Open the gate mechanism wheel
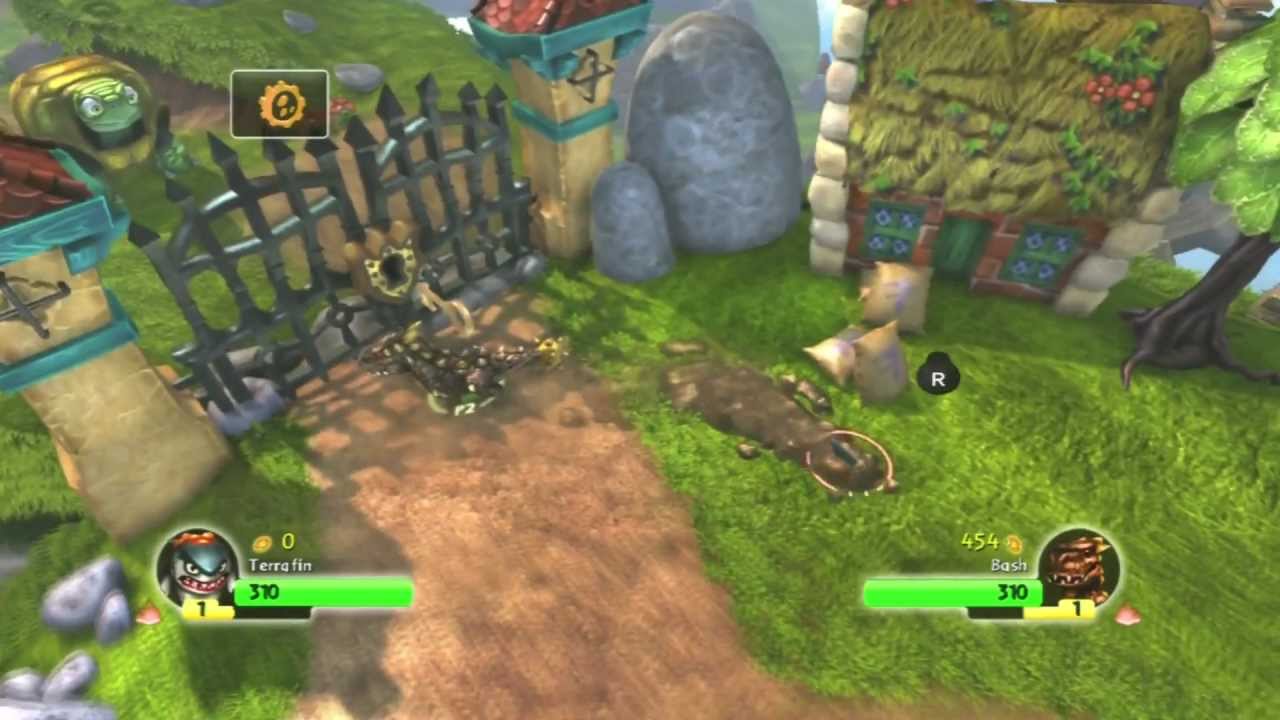 [392, 268]
